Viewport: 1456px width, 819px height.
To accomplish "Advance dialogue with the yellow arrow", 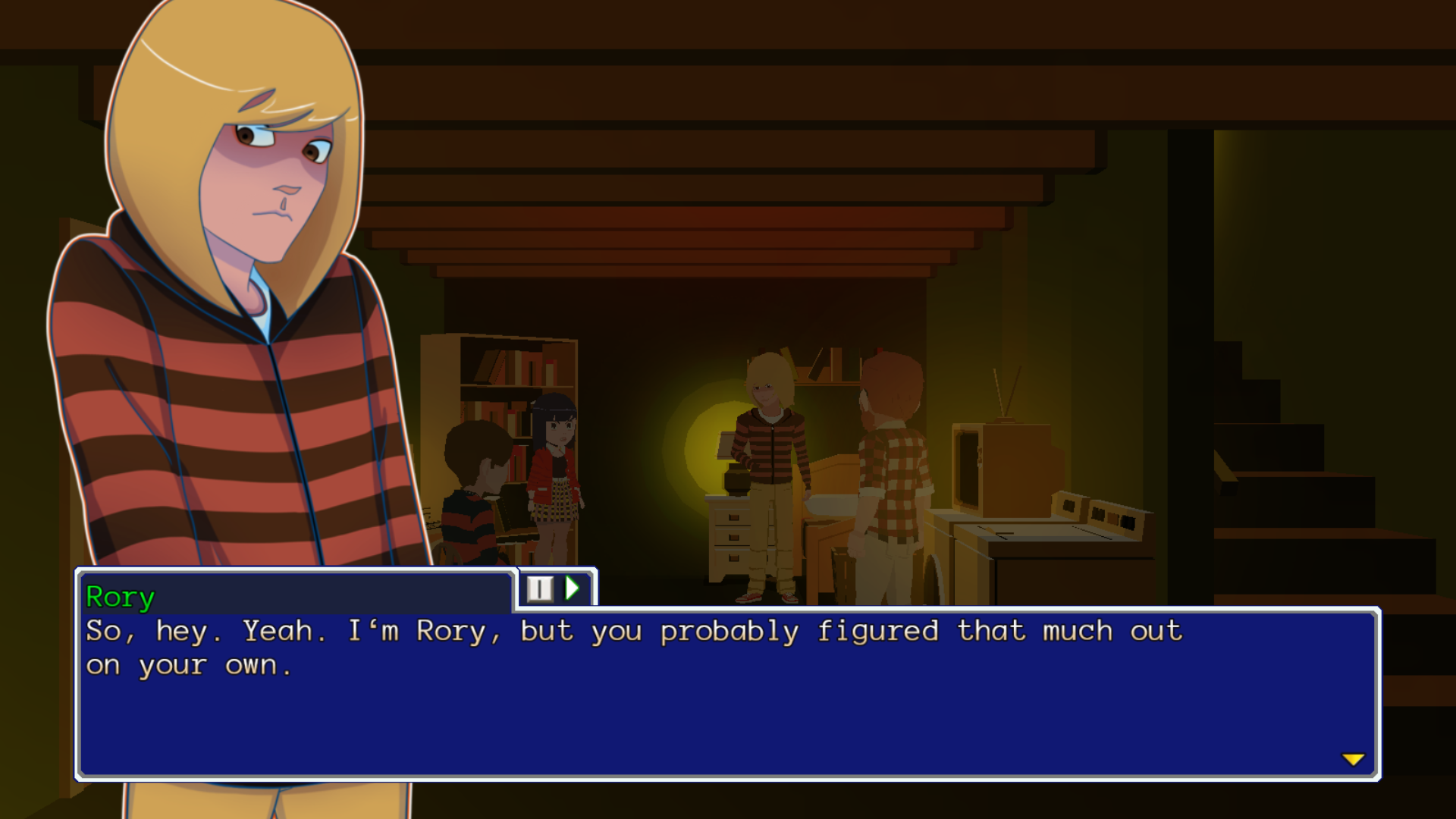I will point(1353,759).
